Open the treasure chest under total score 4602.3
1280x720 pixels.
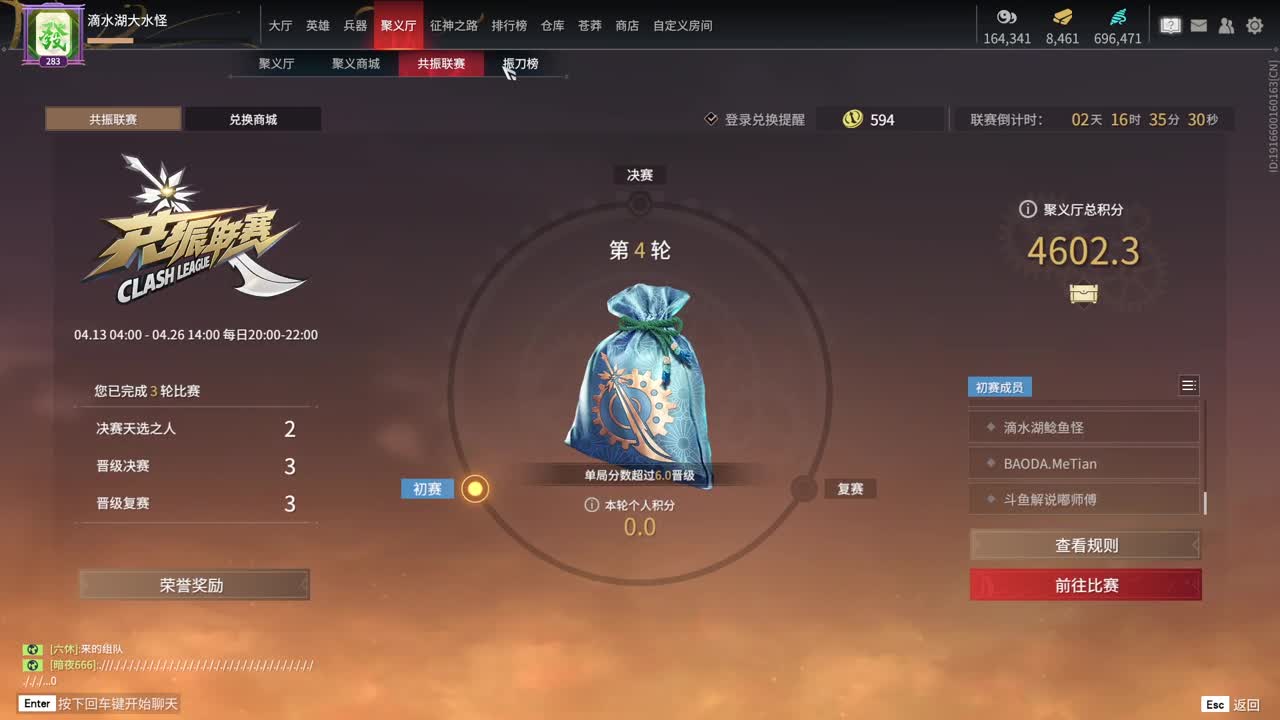1083,294
